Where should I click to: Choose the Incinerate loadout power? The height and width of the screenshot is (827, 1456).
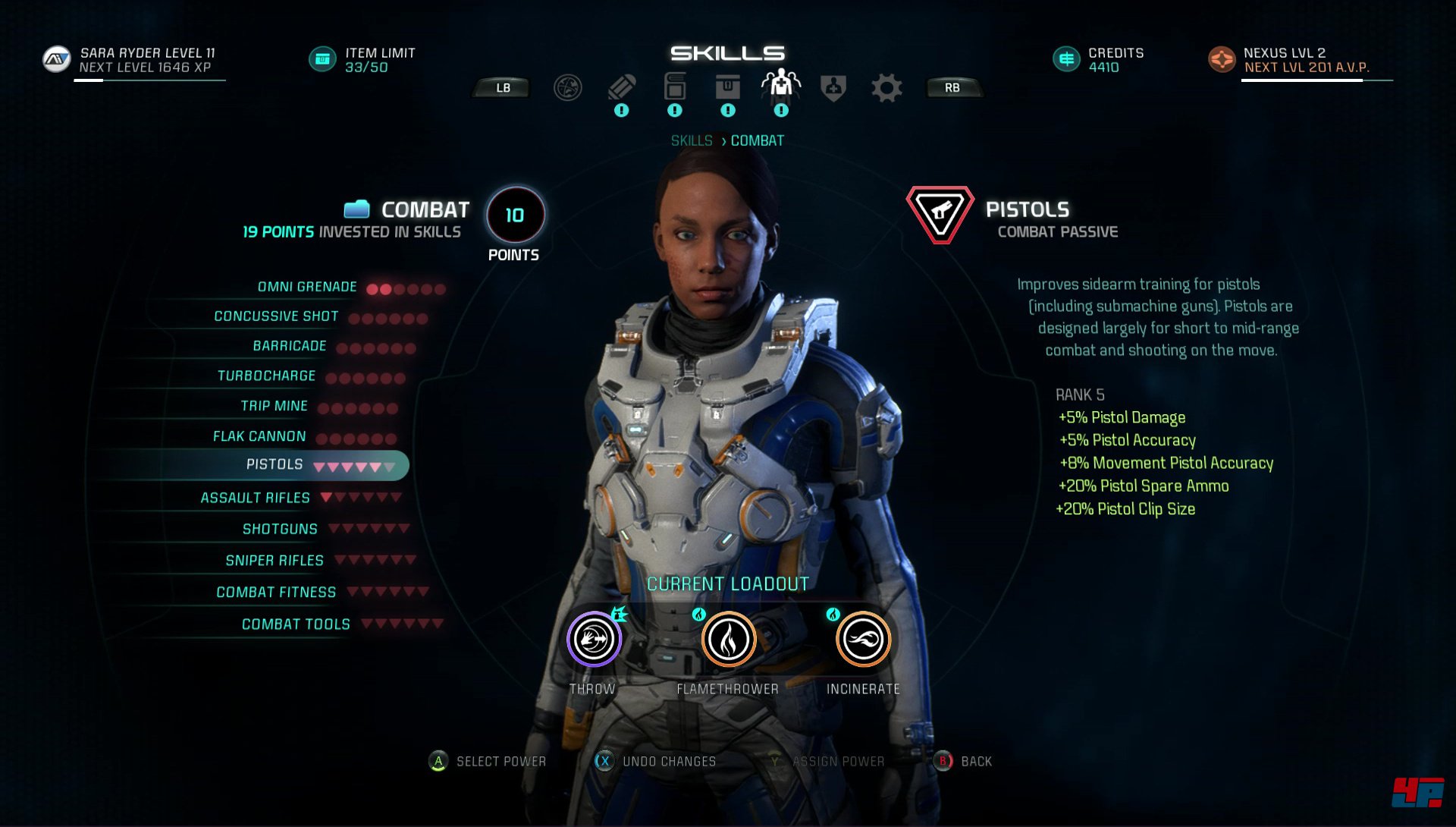863,640
